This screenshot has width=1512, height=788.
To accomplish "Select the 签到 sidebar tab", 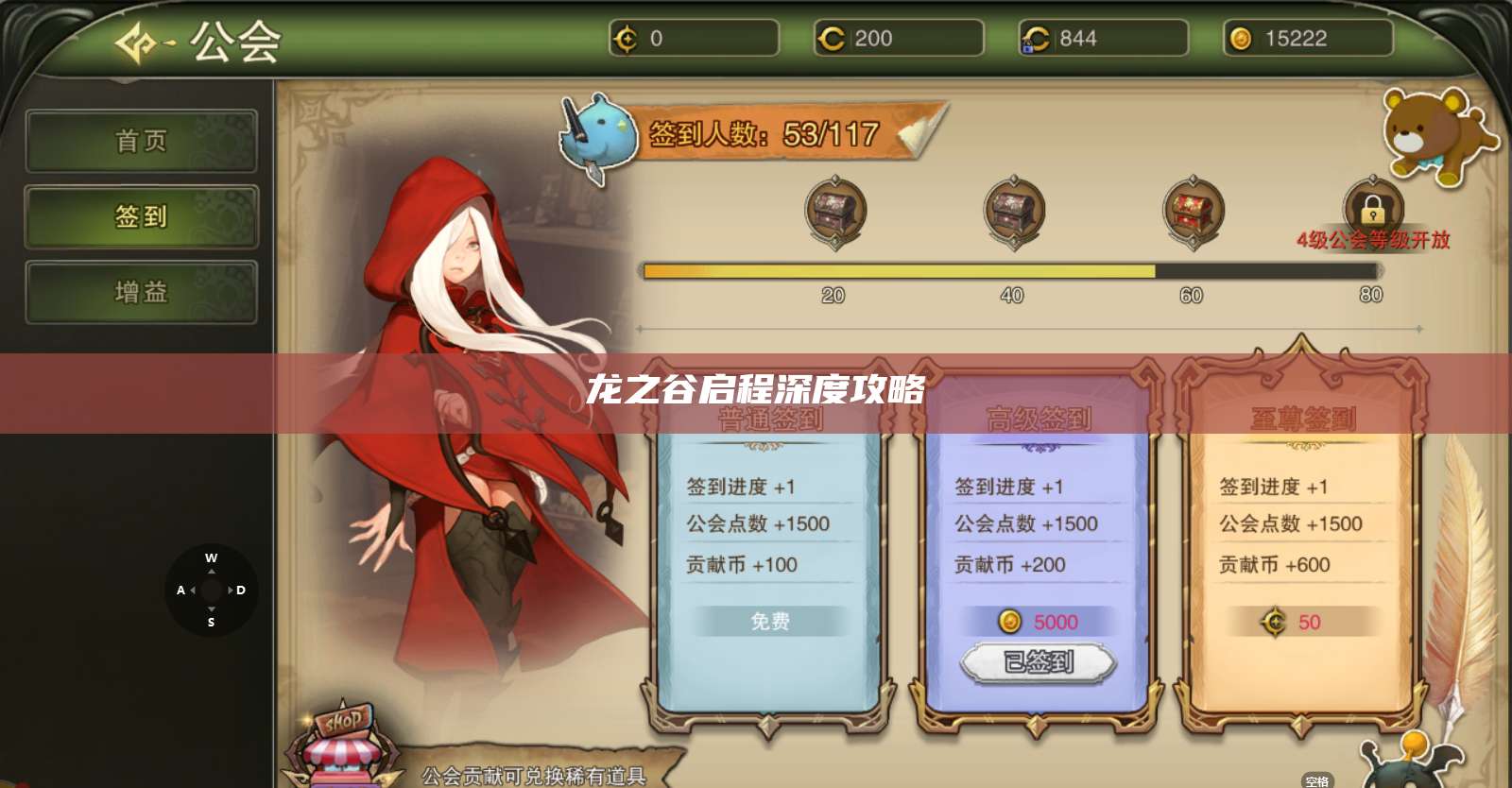I will tap(142, 216).
